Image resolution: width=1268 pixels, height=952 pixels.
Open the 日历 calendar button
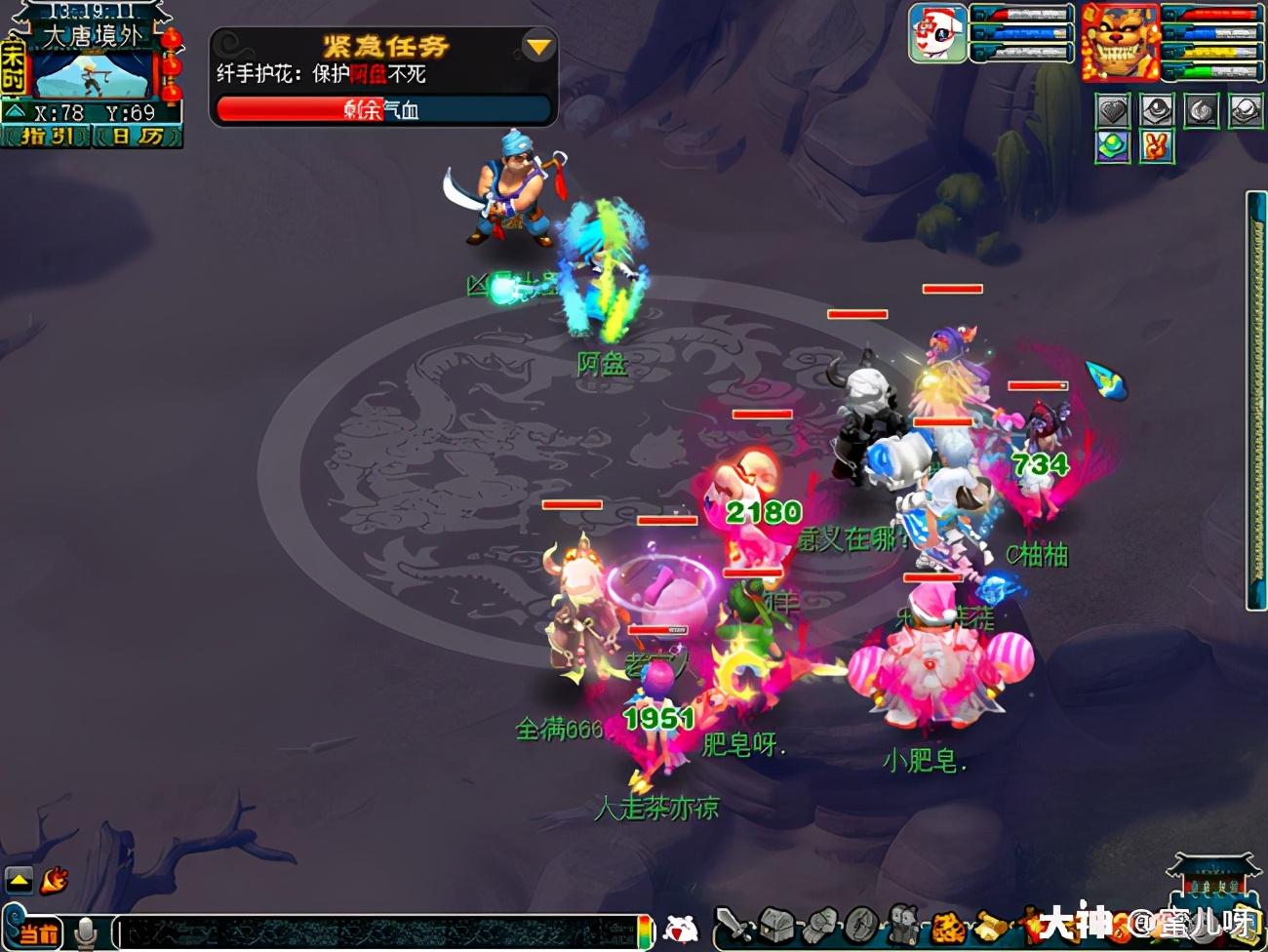click(x=137, y=137)
